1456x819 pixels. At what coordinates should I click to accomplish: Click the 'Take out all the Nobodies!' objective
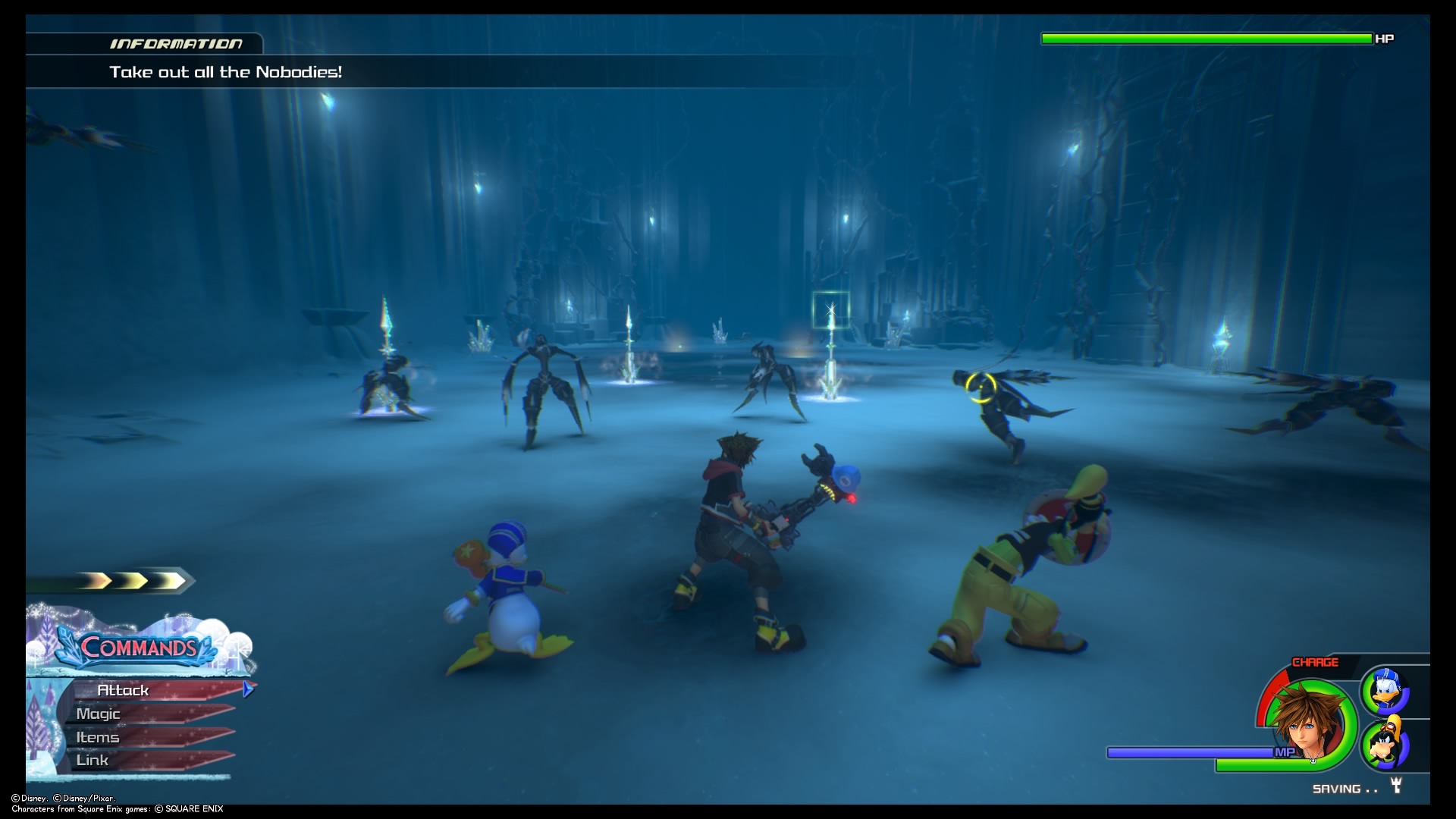[x=226, y=73]
